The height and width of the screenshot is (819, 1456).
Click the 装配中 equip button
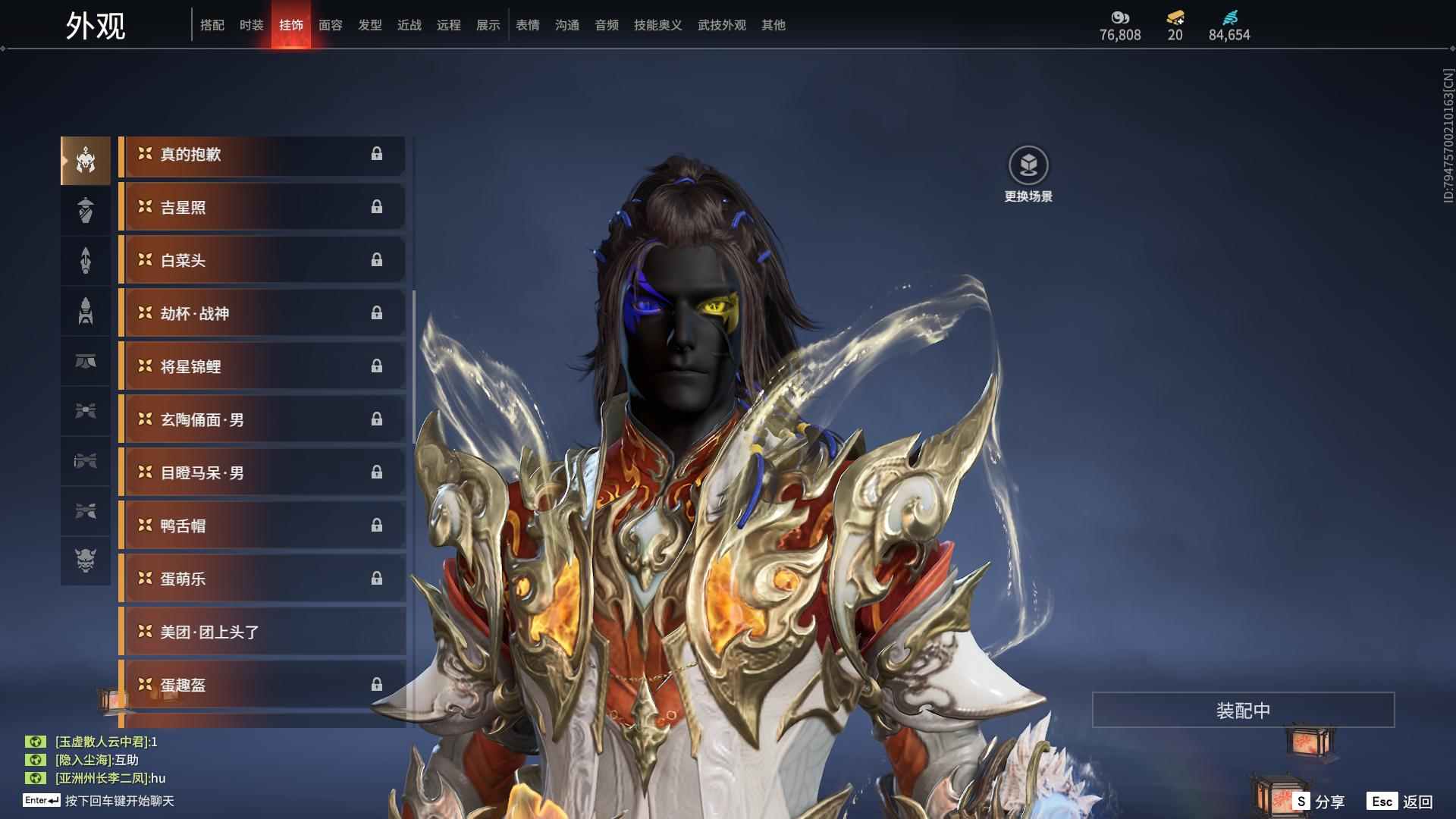click(x=1243, y=710)
